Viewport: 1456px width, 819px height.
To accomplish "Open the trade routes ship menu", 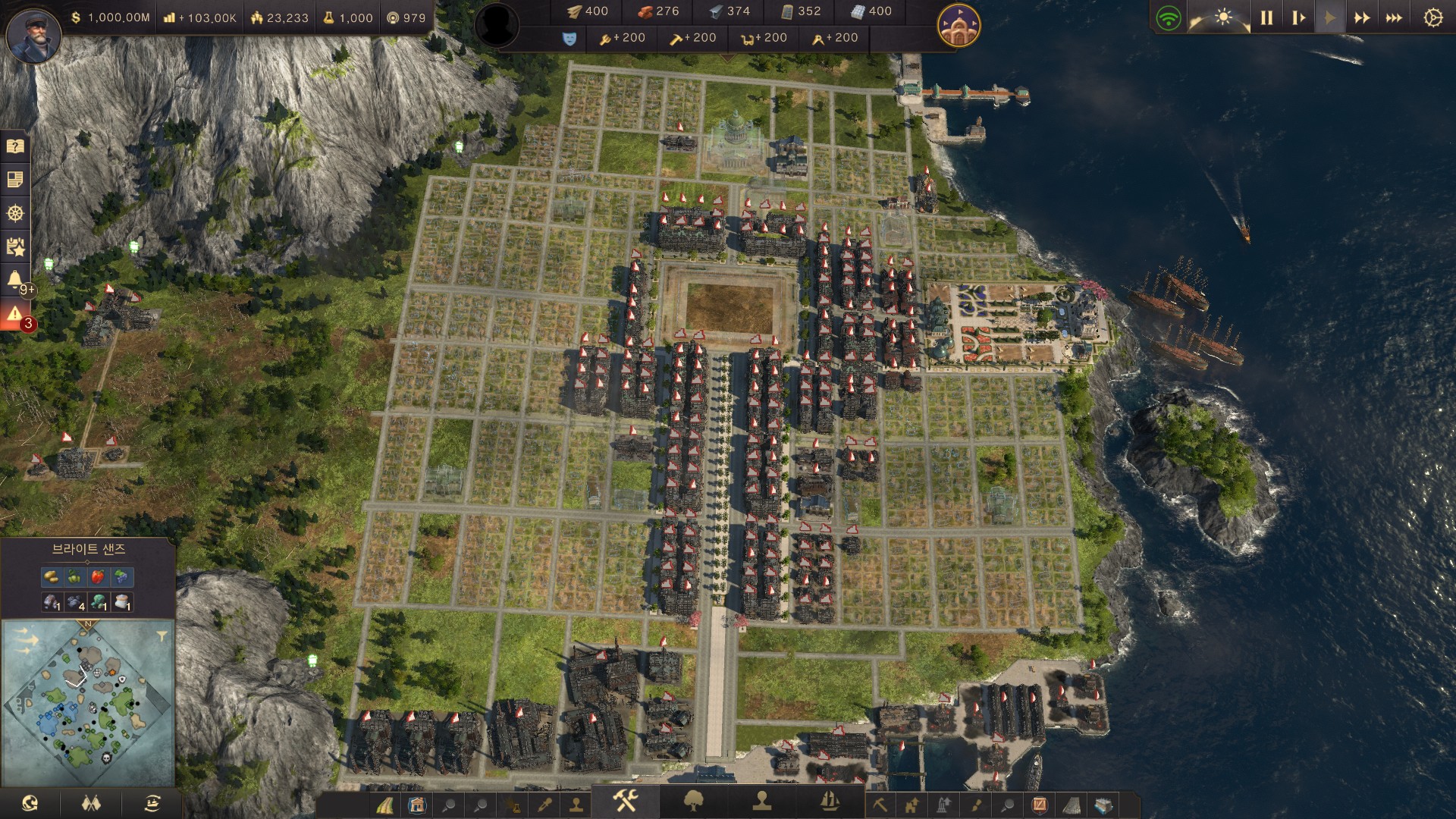I will (152, 803).
